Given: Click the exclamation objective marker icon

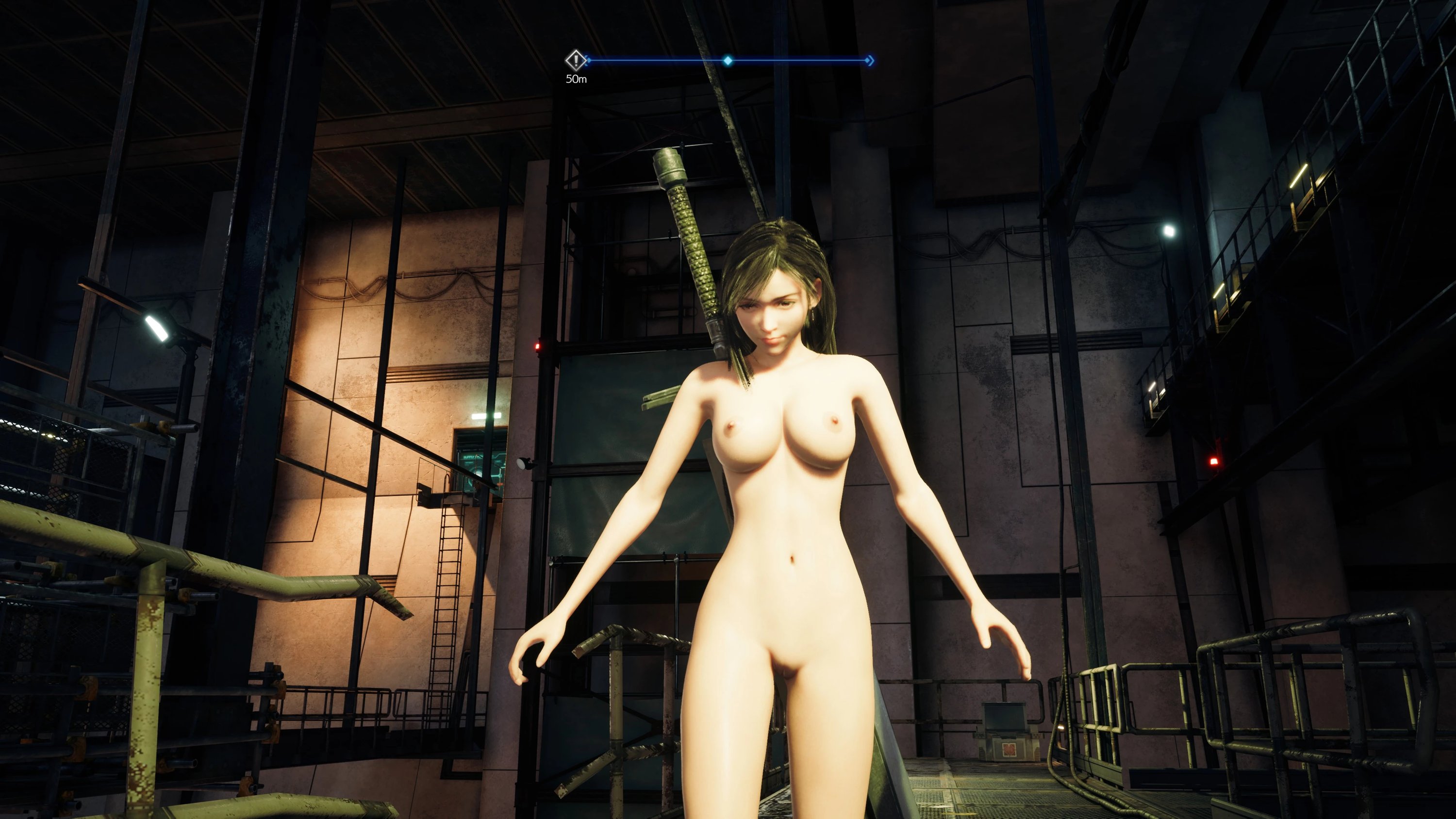Looking at the screenshot, I should click(x=576, y=59).
